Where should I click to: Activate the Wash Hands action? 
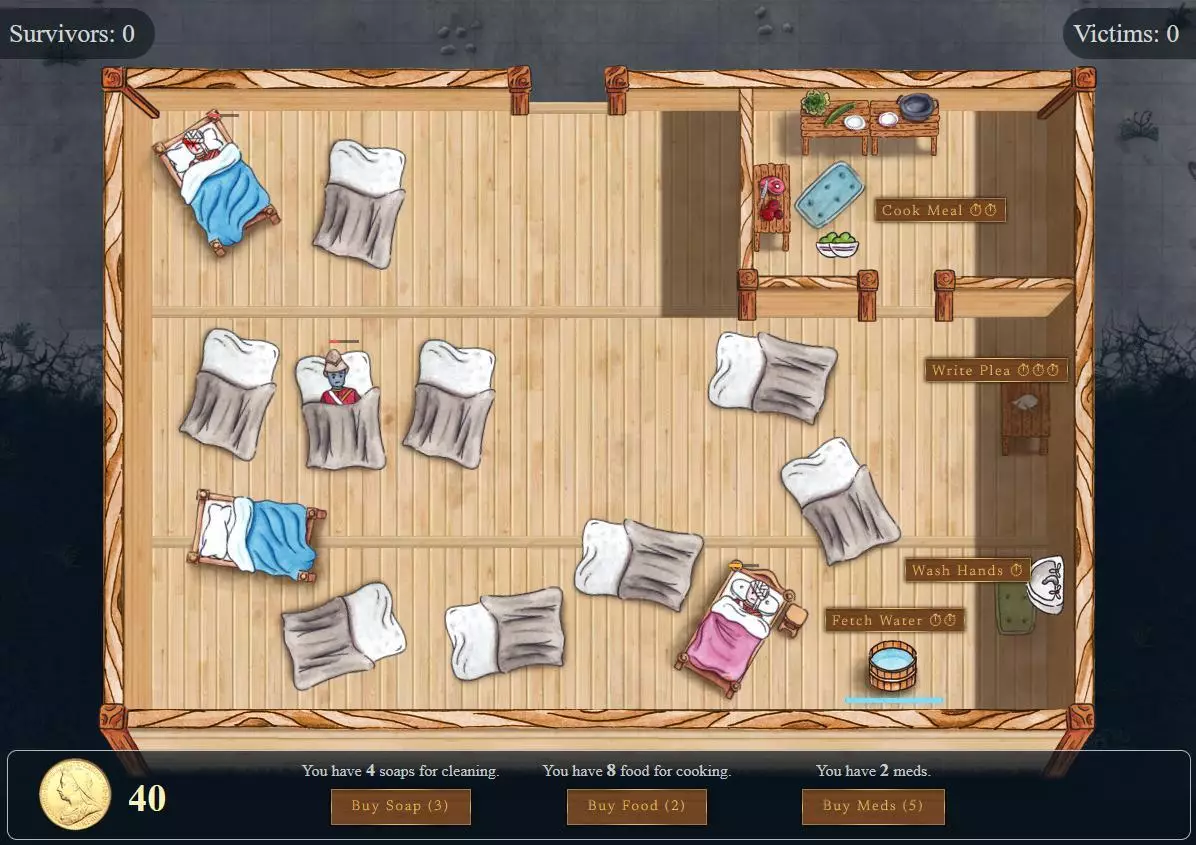[967, 570]
